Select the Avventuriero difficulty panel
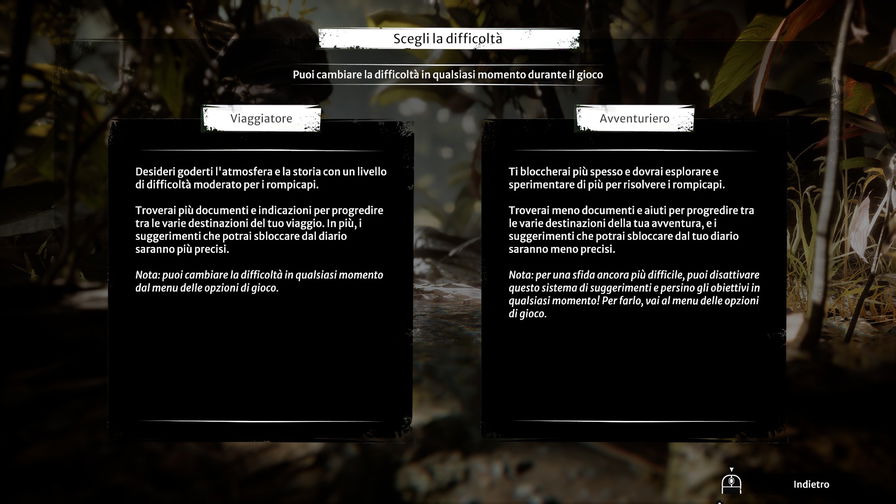Viewport: 896px width, 504px height. click(x=634, y=280)
